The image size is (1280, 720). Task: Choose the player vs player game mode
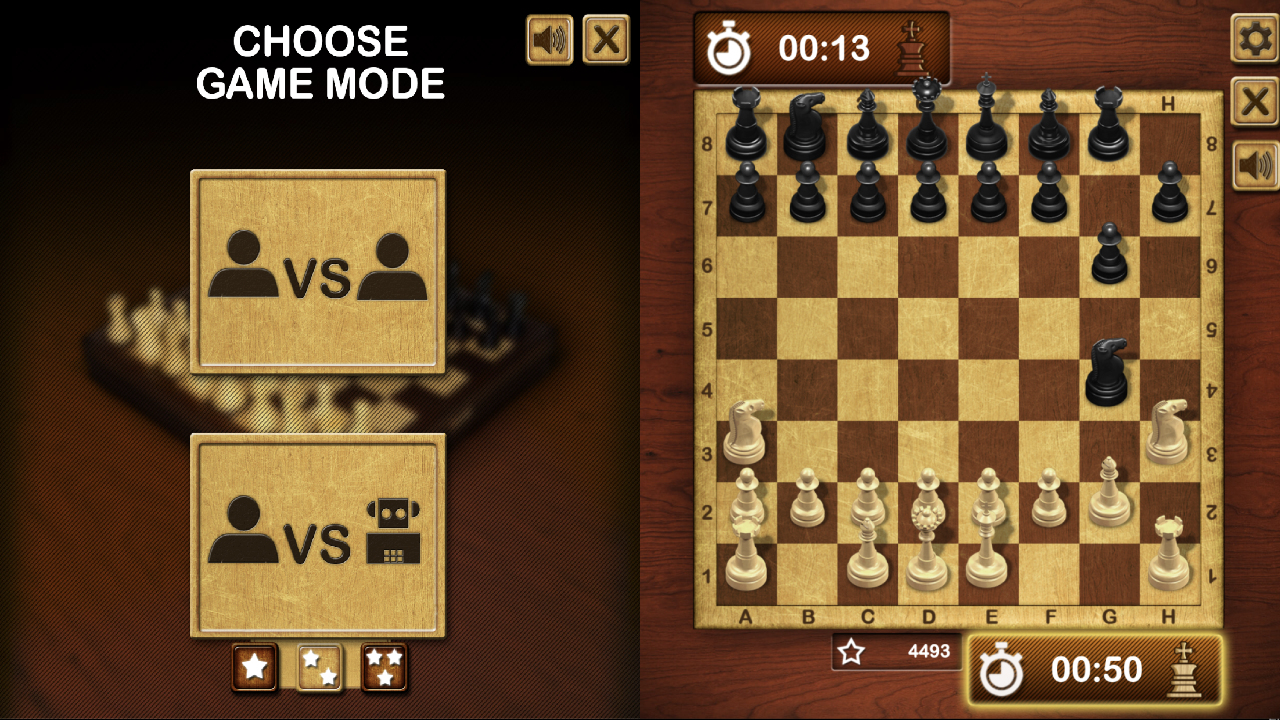318,270
